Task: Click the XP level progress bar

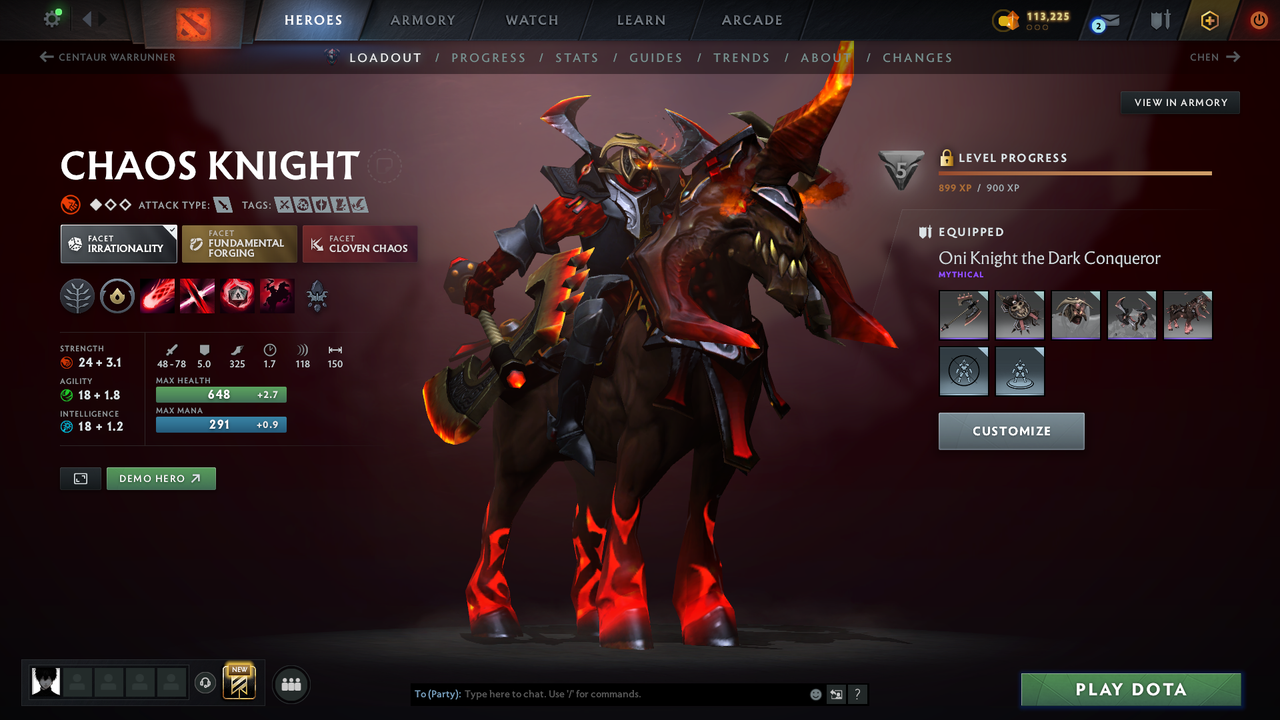Action: [1075, 172]
